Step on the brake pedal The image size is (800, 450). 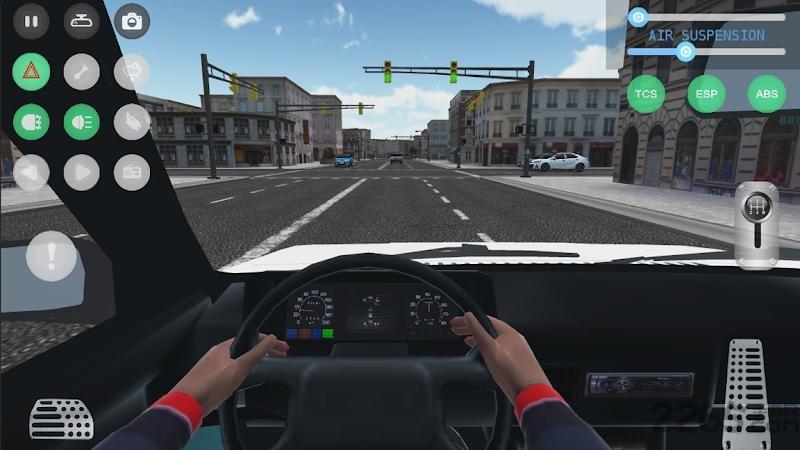(61, 419)
